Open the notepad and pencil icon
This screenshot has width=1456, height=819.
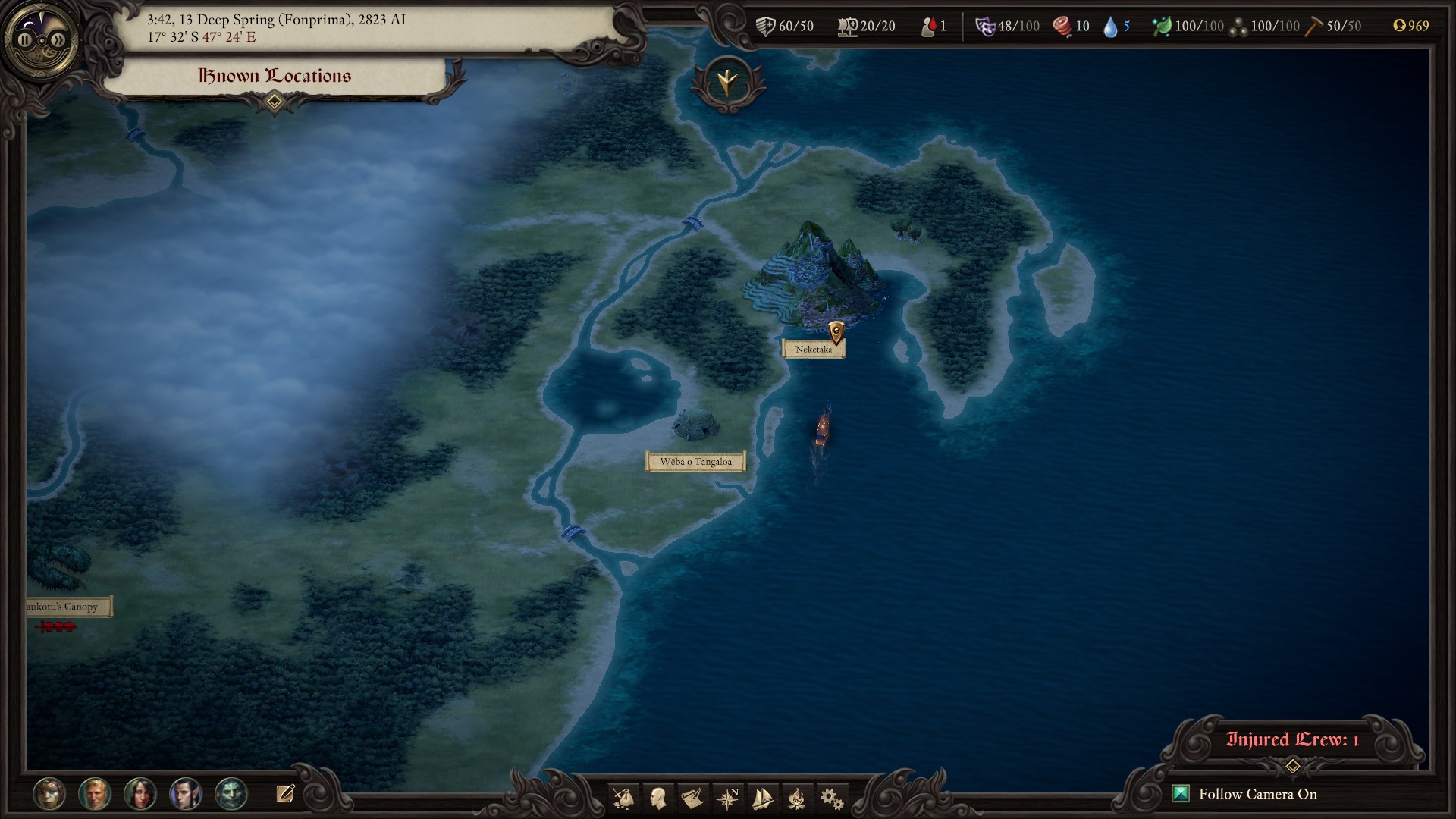(285, 794)
